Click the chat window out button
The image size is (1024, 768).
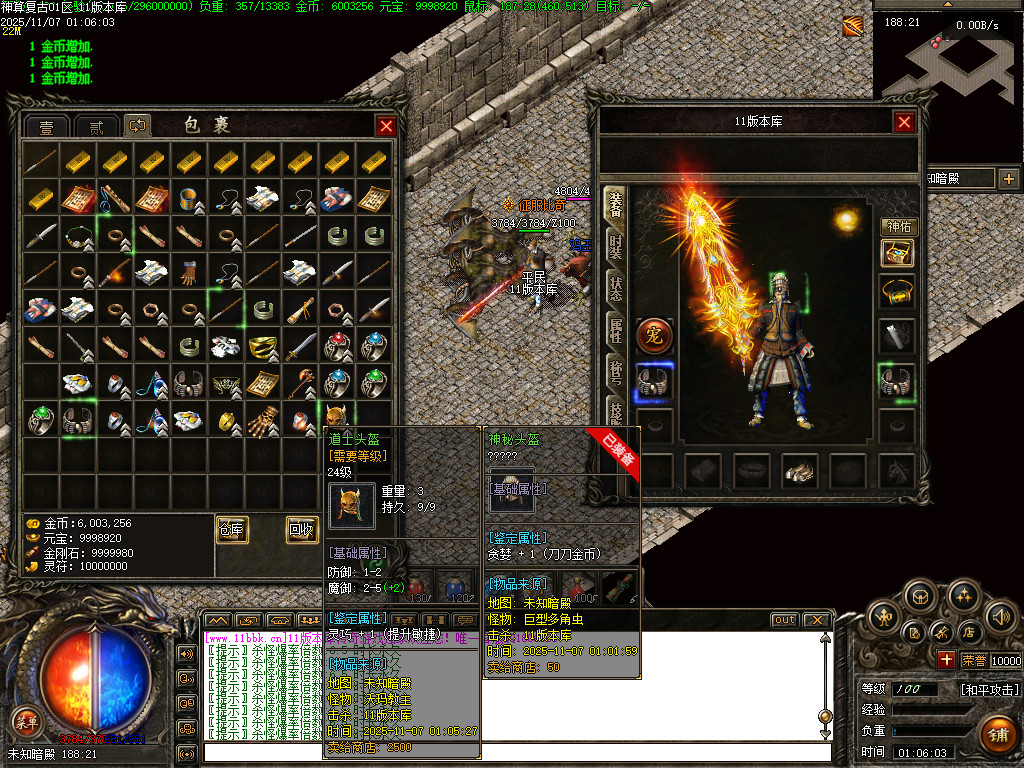pos(784,620)
